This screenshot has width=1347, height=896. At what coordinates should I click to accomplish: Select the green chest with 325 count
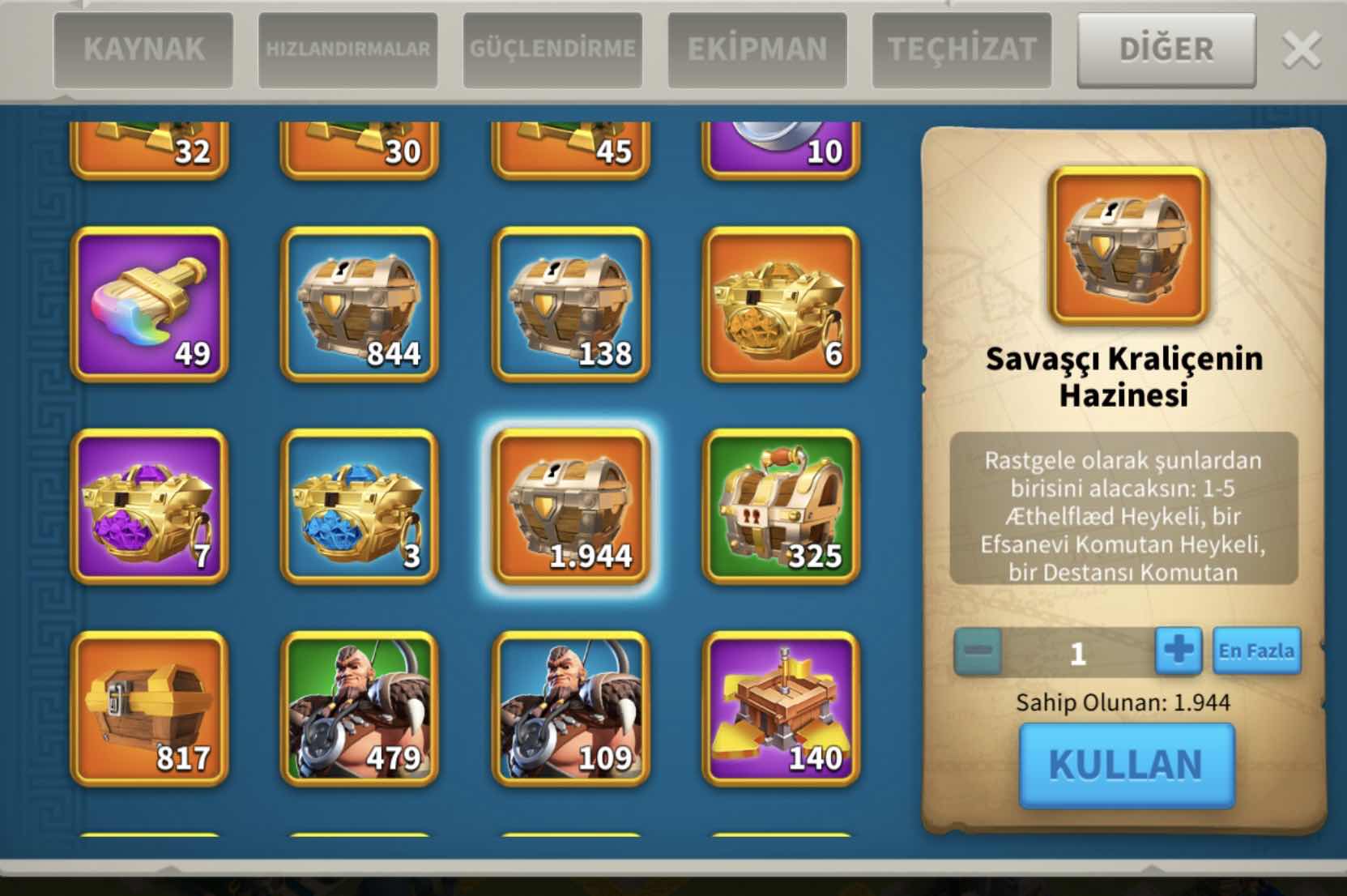(781, 506)
